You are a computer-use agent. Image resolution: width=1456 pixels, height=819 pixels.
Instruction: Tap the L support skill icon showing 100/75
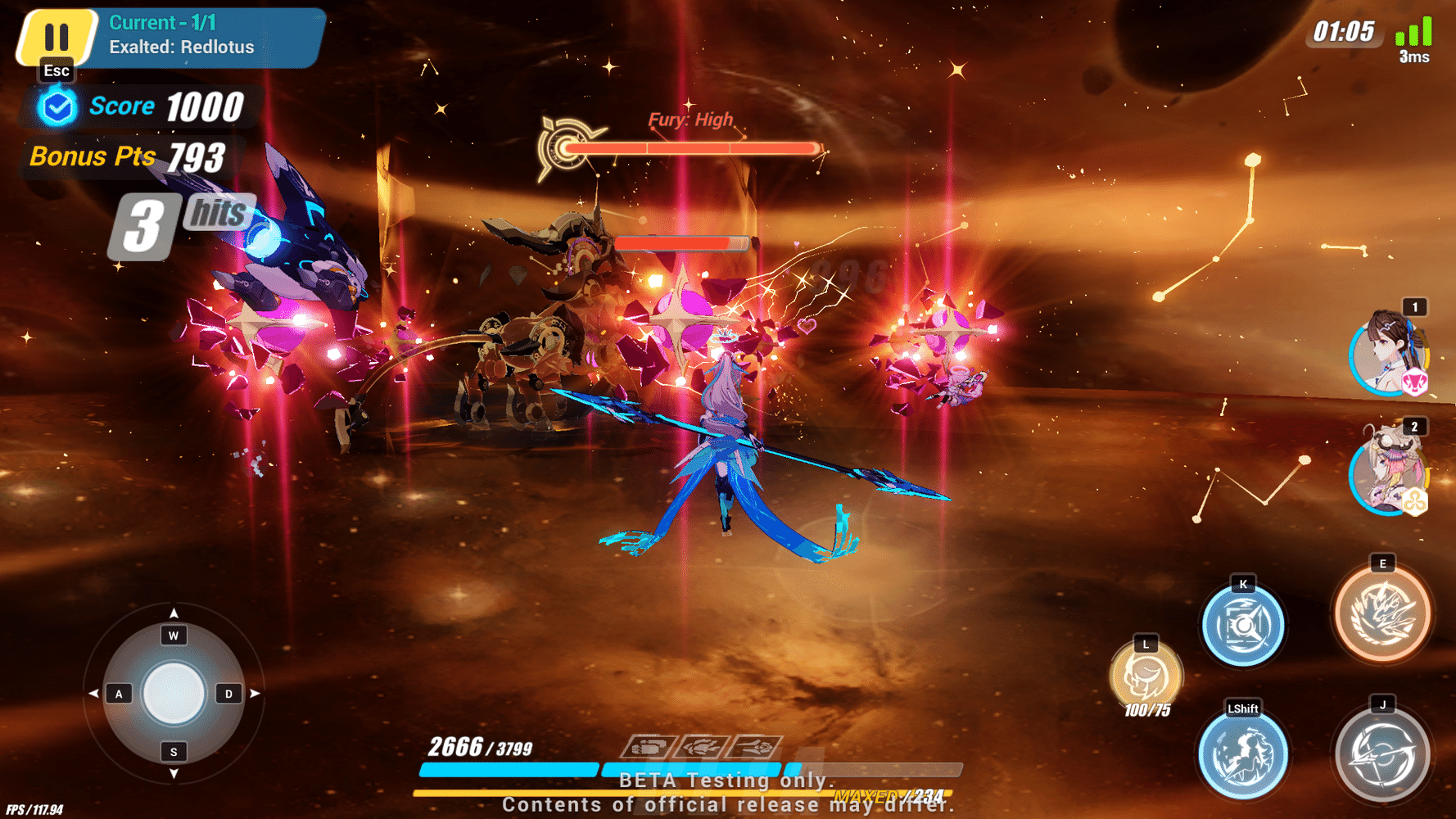pyautogui.click(x=1146, y=676)
